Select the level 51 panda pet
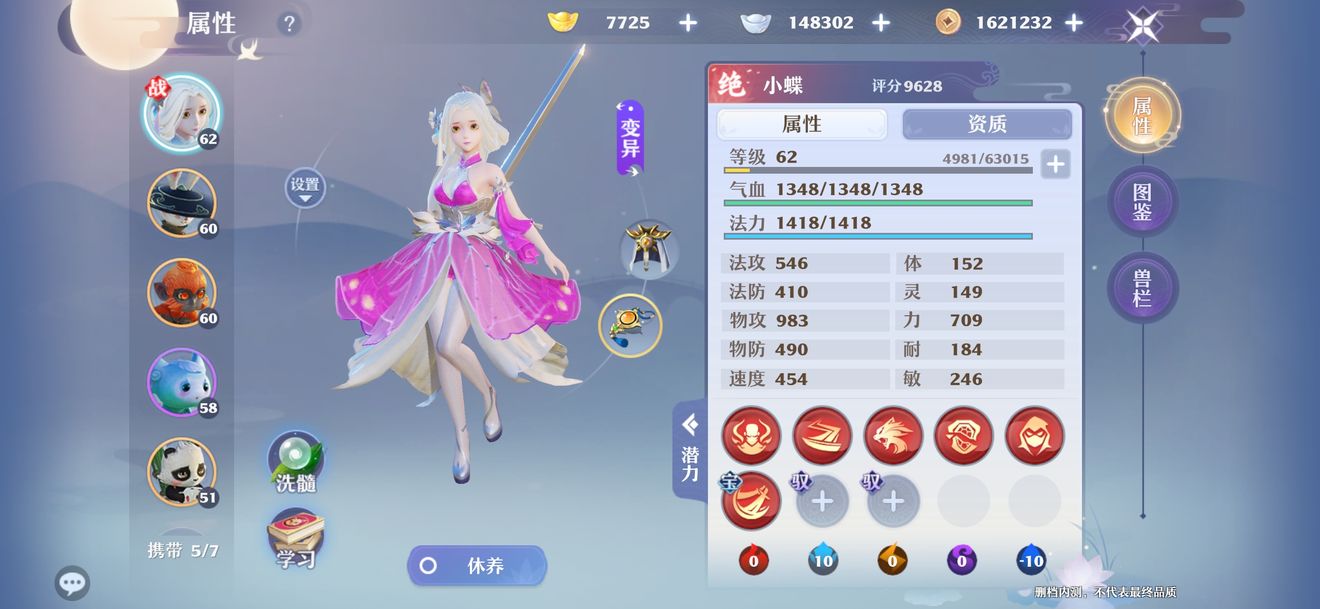 (x=181, y=471)
